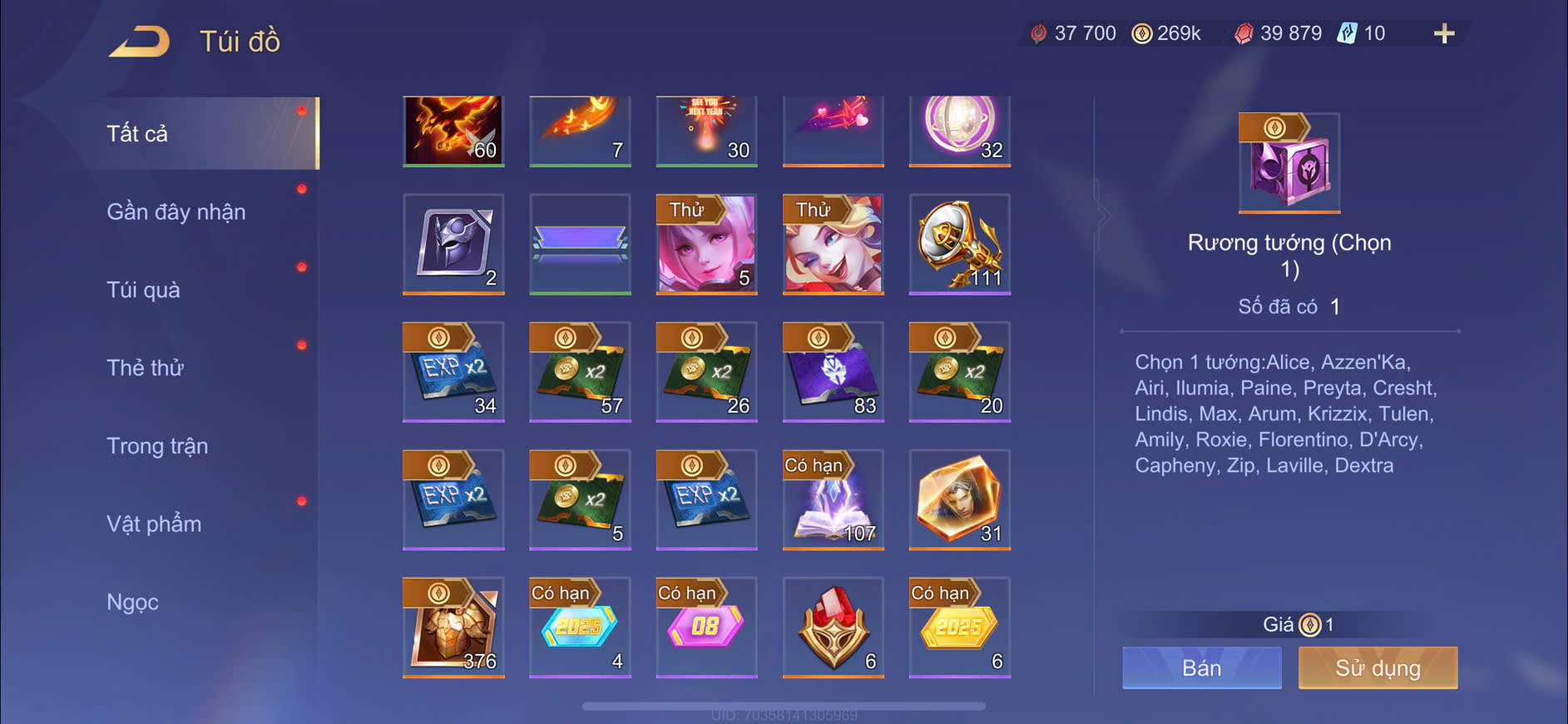Viewport: 1568px width, 724px height.
Task: Use the hero chest with Sử dụng
Action: pos(1378,667)
